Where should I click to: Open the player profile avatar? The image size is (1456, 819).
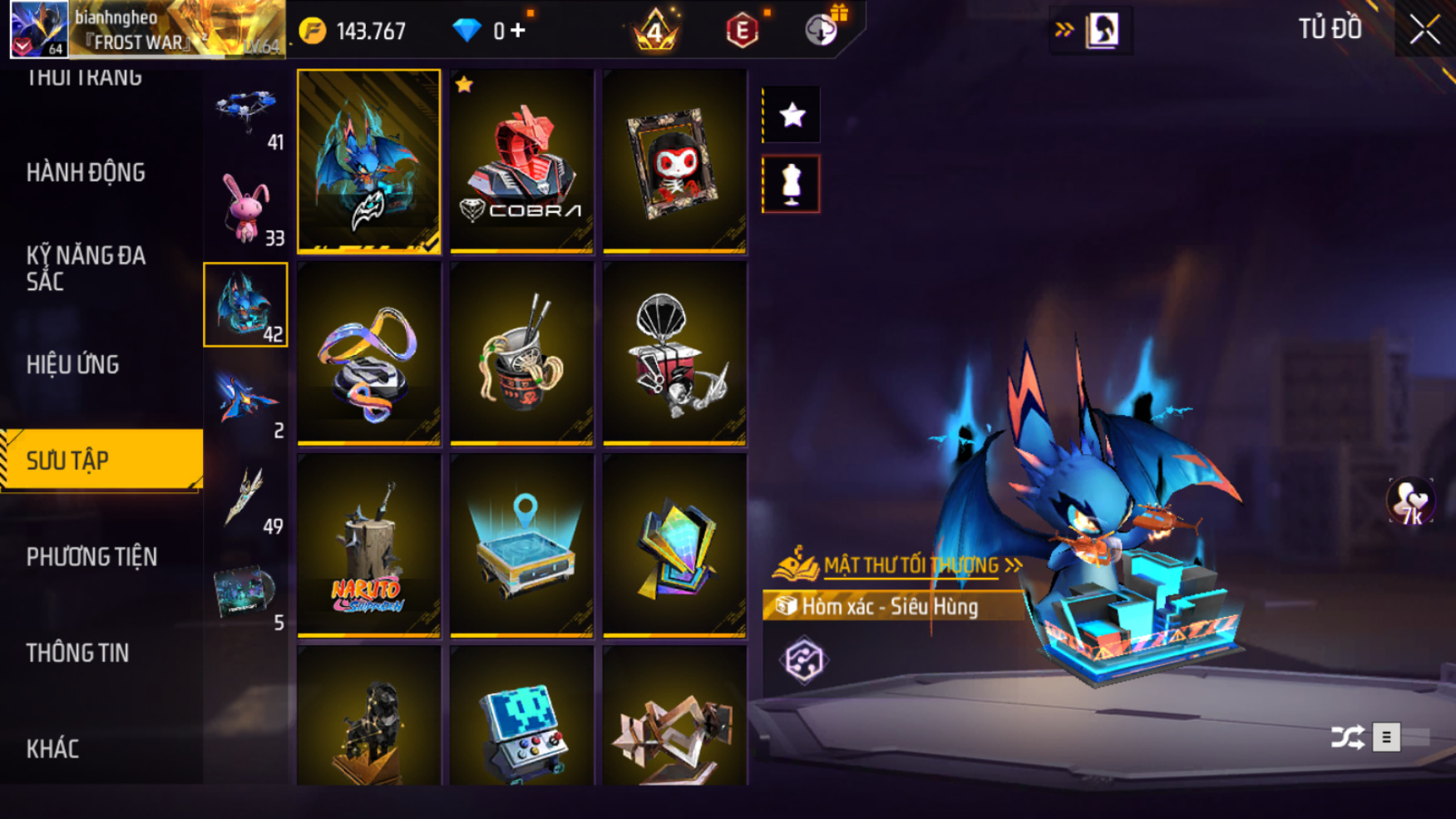38,29
